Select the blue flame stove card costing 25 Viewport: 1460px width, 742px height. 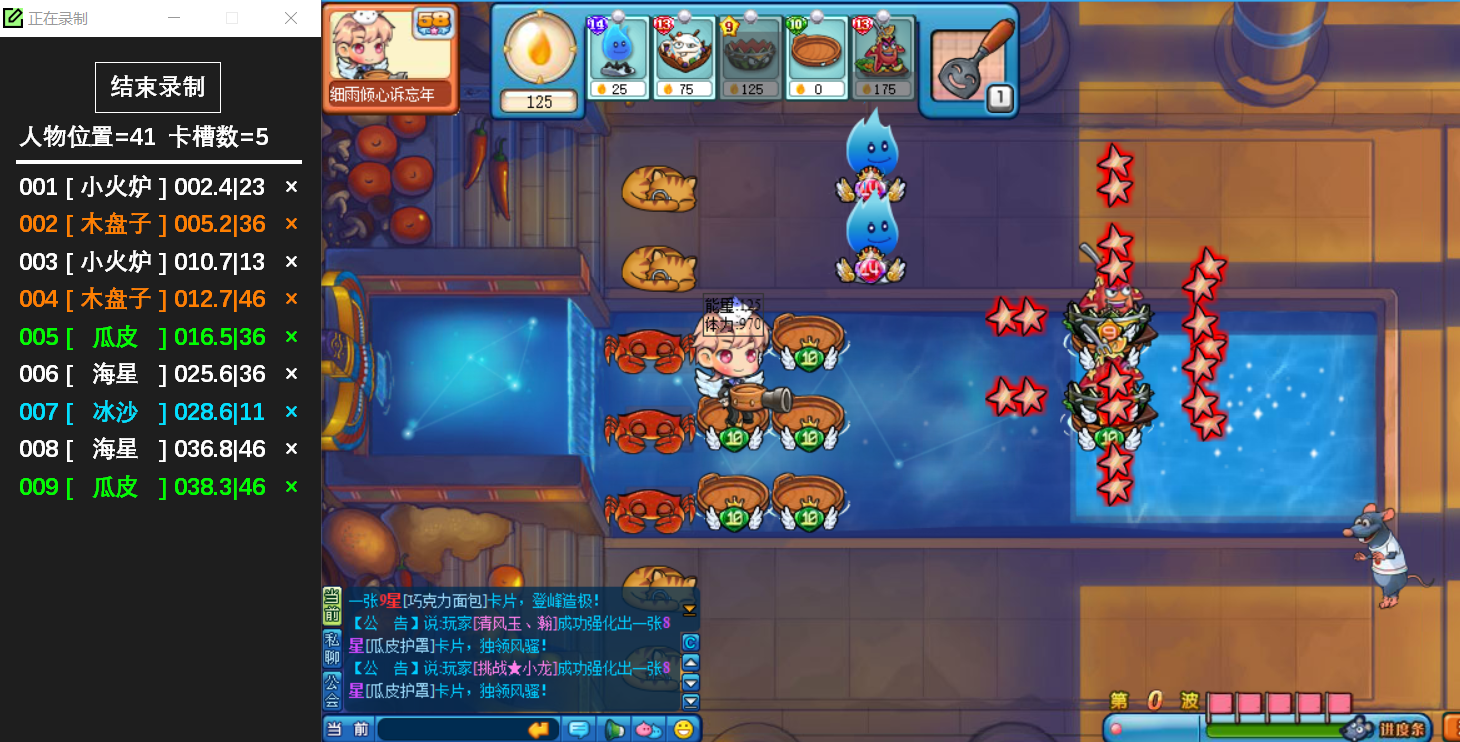tap(619, 58)
